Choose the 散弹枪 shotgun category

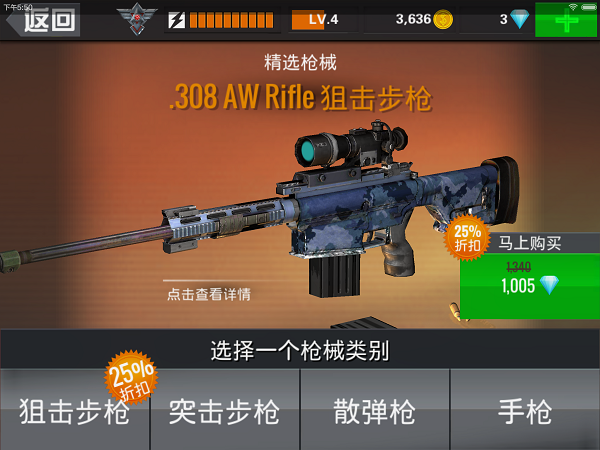(374, 410)
